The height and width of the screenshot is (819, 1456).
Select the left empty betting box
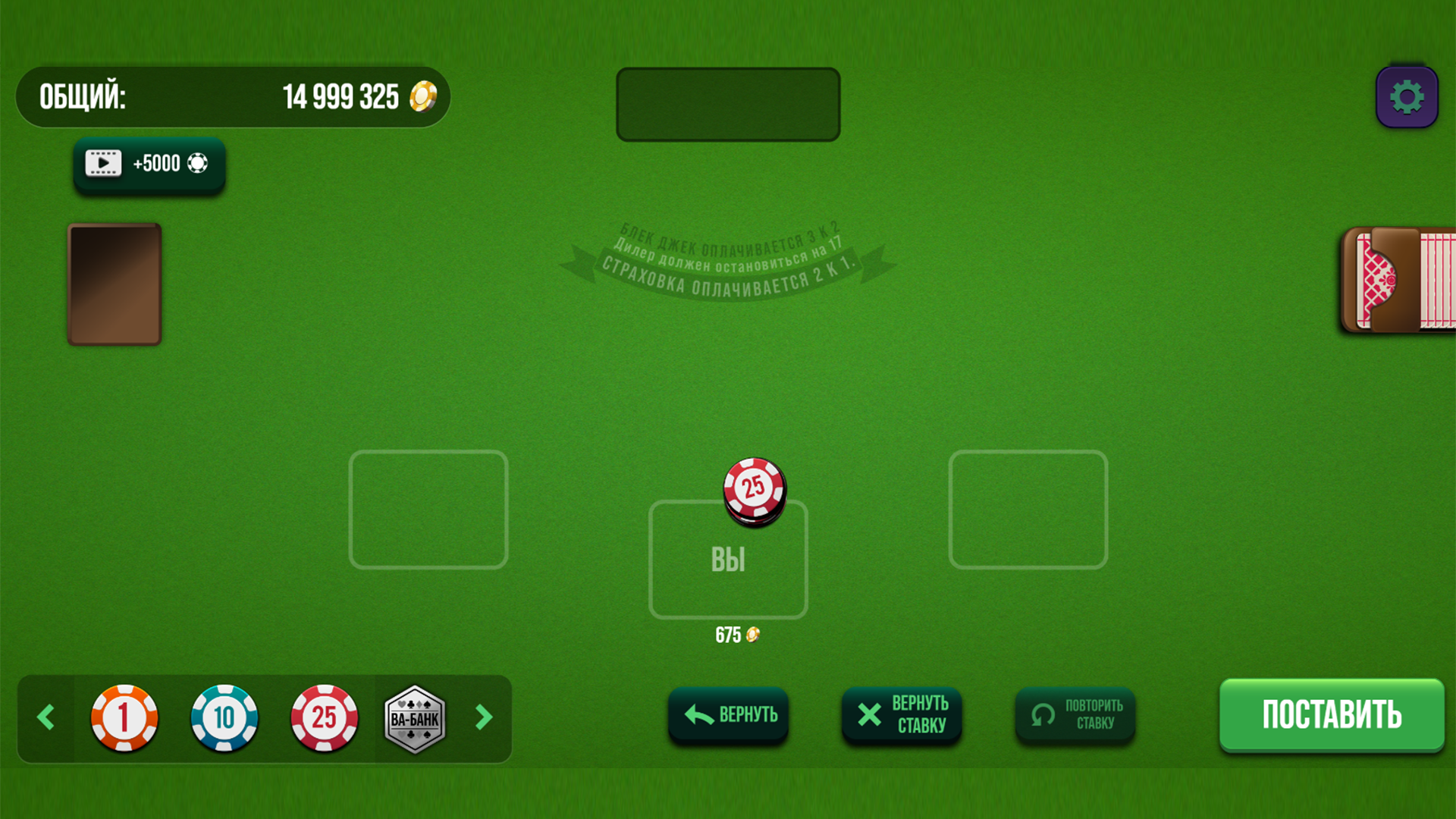pyautogui.click(x=428, y=510)
